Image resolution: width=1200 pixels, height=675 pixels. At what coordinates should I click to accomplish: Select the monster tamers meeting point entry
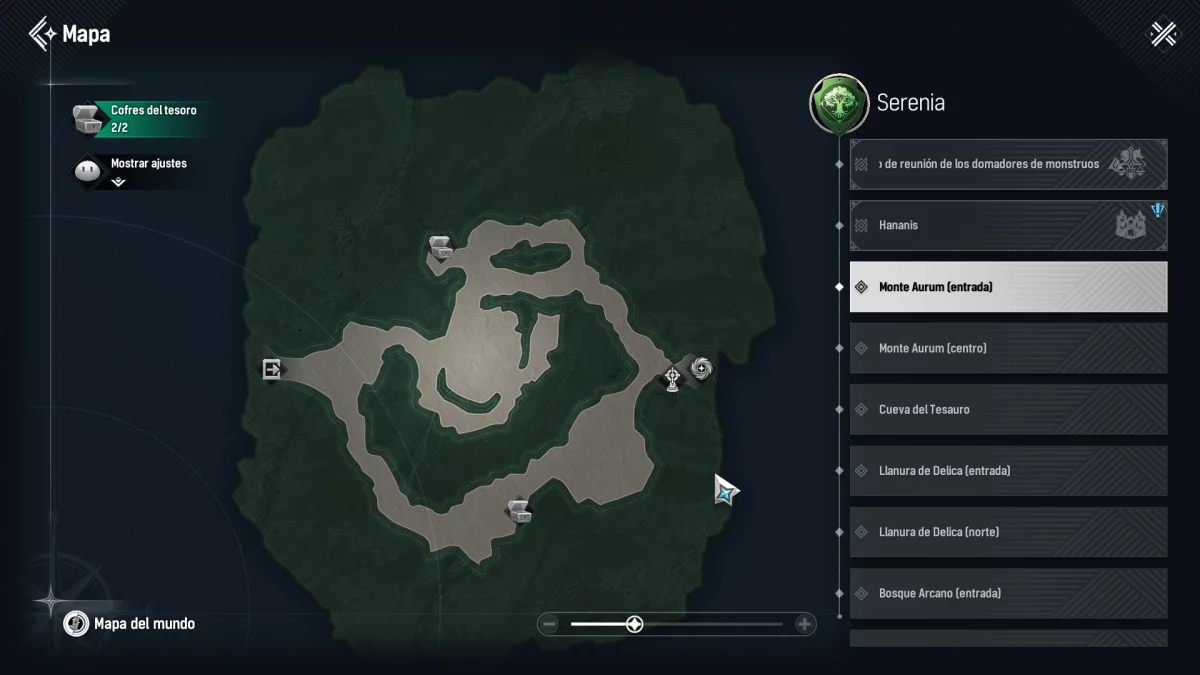[1008, 164]
